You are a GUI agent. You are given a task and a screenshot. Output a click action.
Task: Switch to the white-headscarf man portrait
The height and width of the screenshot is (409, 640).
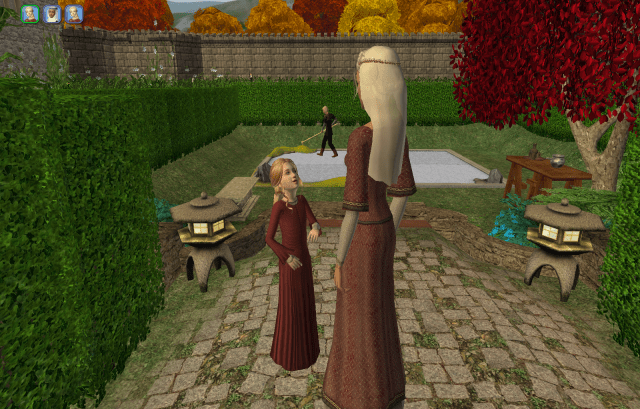pos(52,14)
